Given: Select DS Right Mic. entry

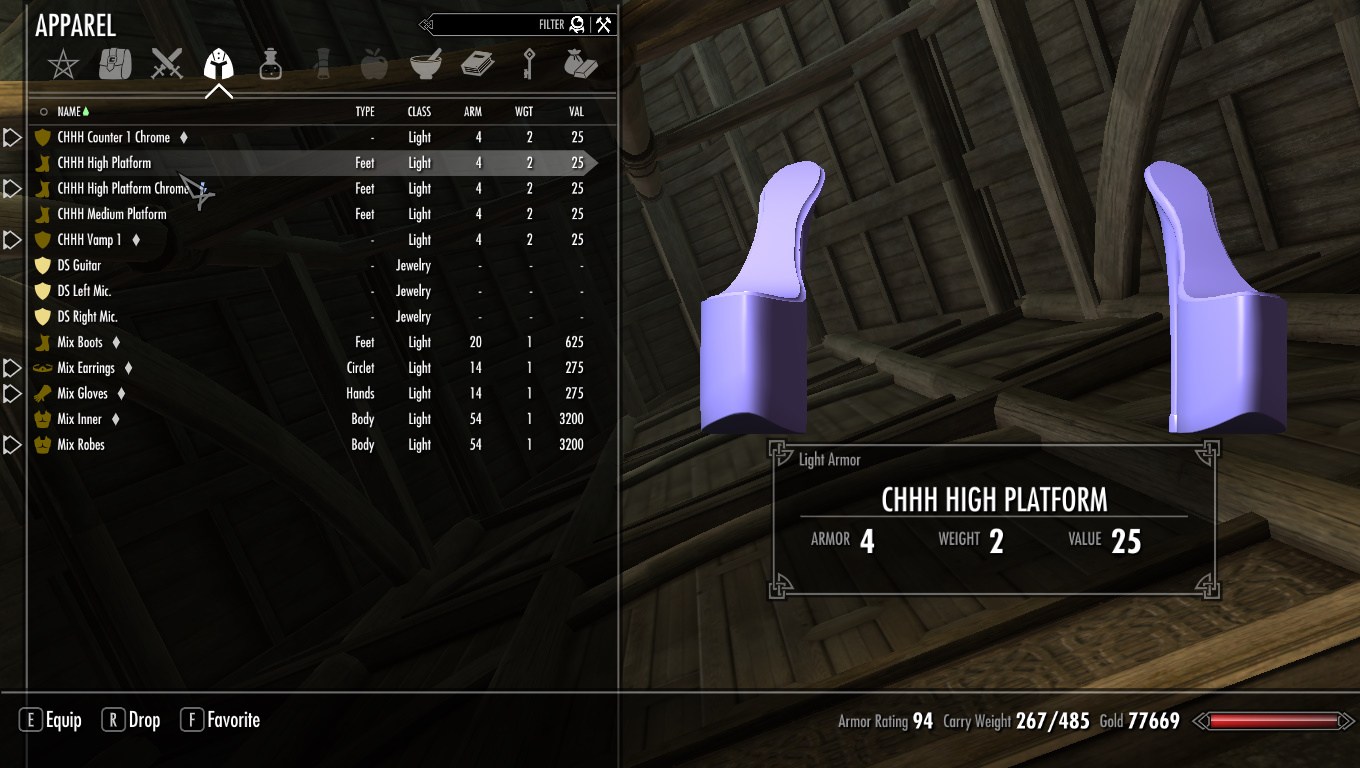Looking at the screenshot, I should tap(87, 317).
